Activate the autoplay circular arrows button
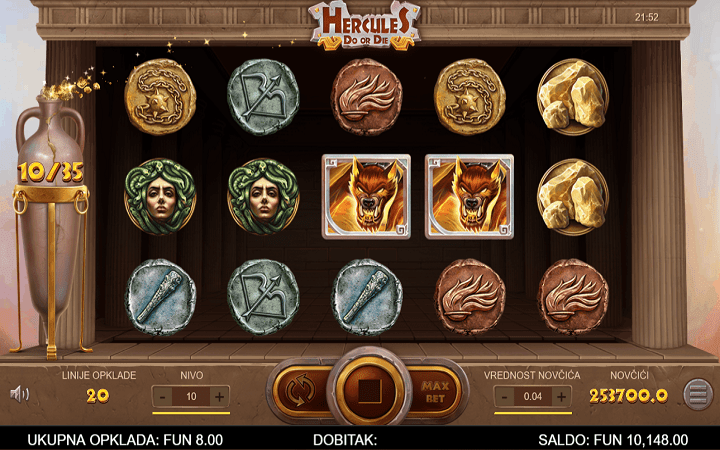 pos(296,388)
